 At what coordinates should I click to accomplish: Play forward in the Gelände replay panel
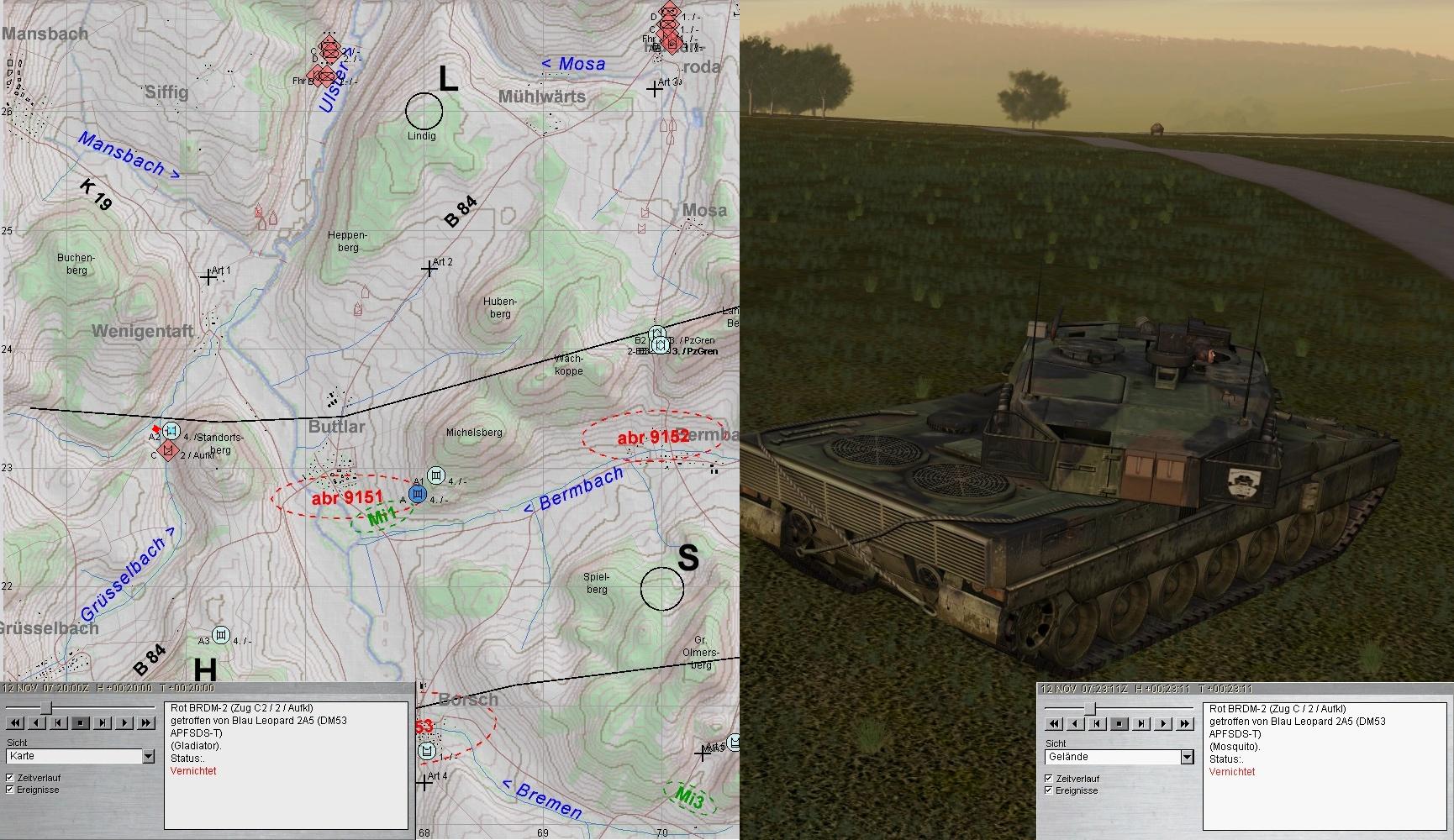1163,723
